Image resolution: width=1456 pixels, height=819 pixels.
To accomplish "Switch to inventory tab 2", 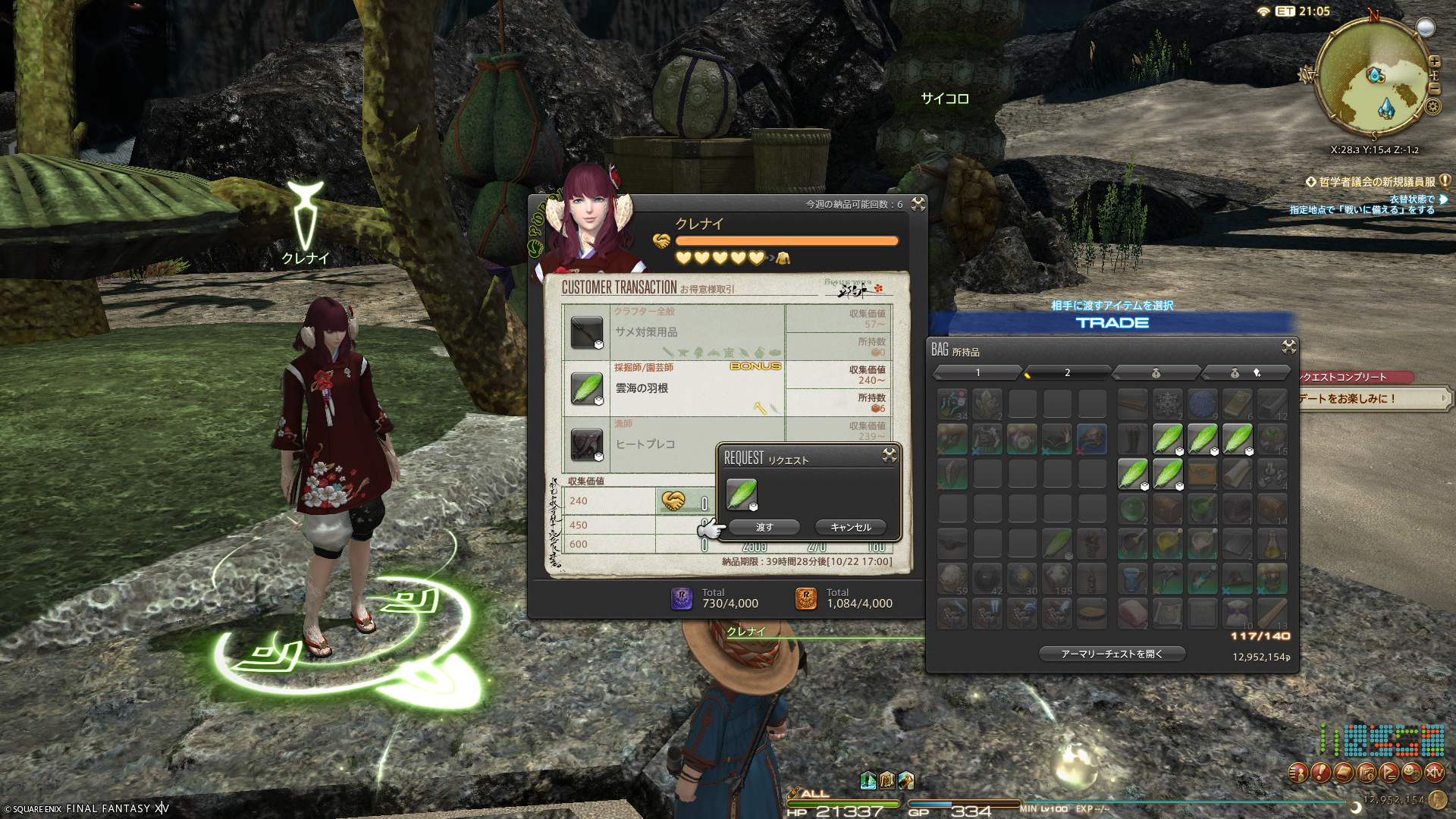I will pyautogui.click(x=1067, y=372).
